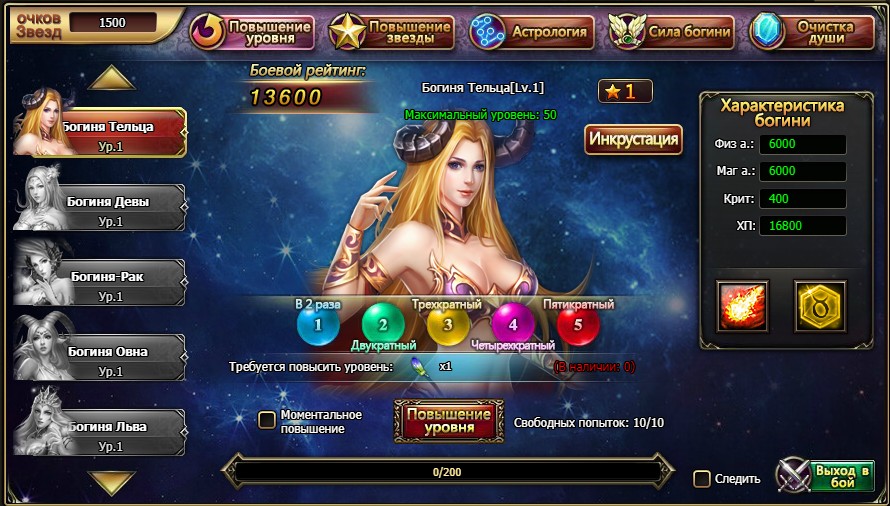This screenshot has width=890, height=506.
Task: Click the down arrow below goddess list
Action: coord(111,483)
